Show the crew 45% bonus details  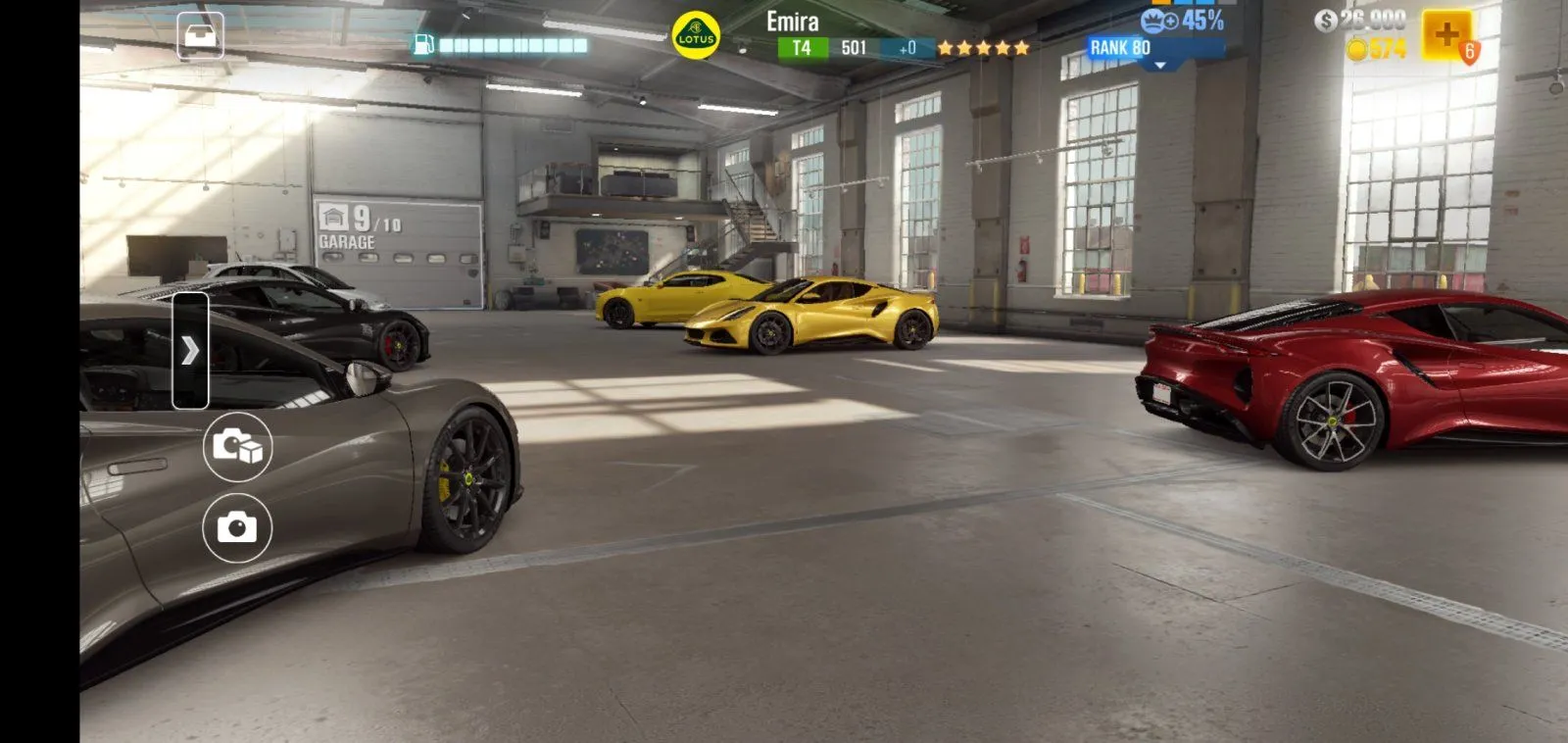click(x=1183, y=21)
